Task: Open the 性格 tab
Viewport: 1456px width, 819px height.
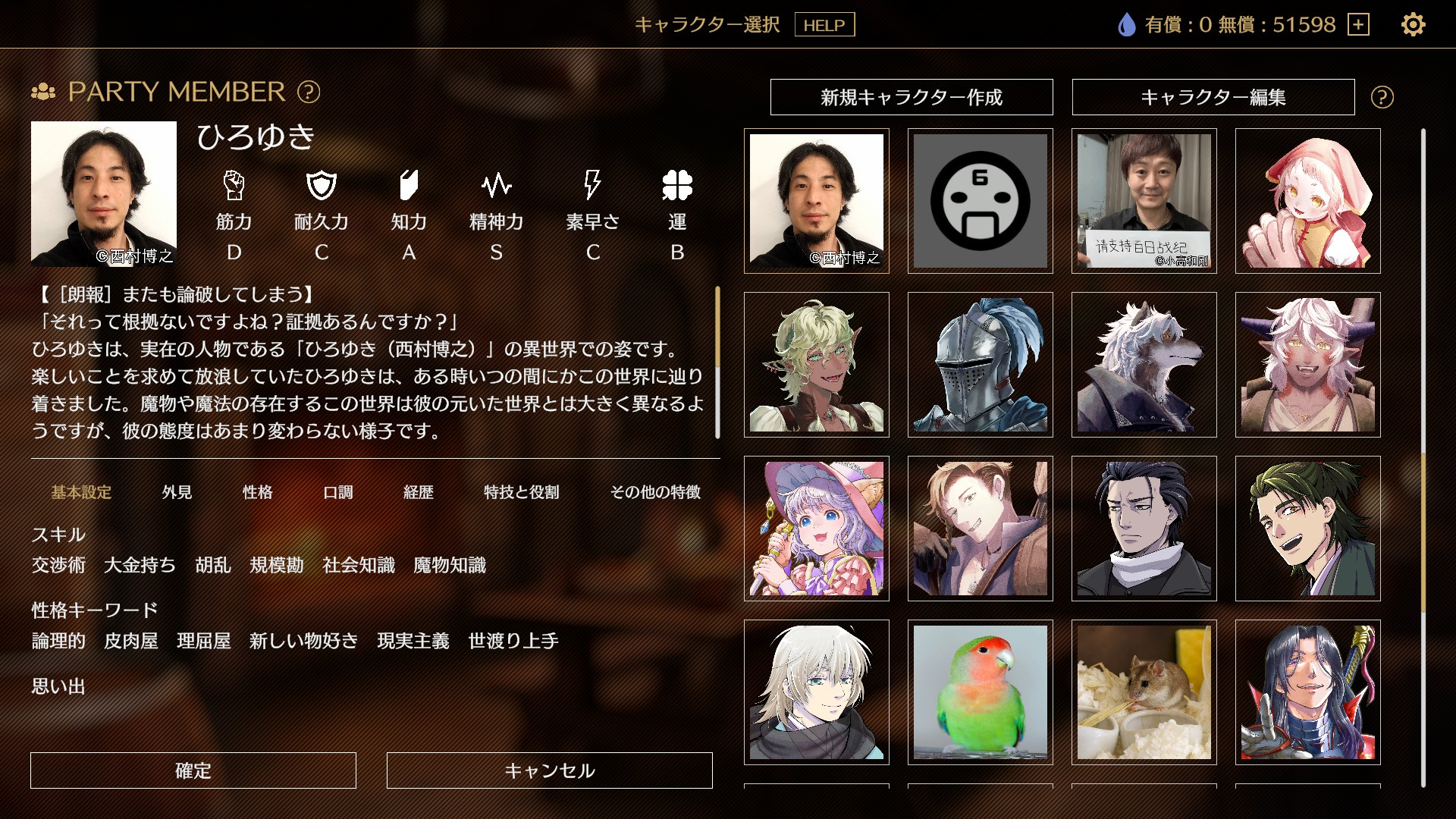Action: click(258, 493)
